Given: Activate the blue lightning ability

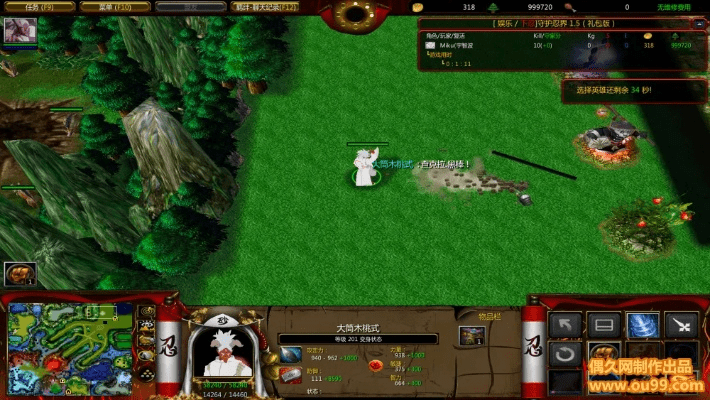Looking at the screenshot, I should pyautogui.click(x=642, y=325).
